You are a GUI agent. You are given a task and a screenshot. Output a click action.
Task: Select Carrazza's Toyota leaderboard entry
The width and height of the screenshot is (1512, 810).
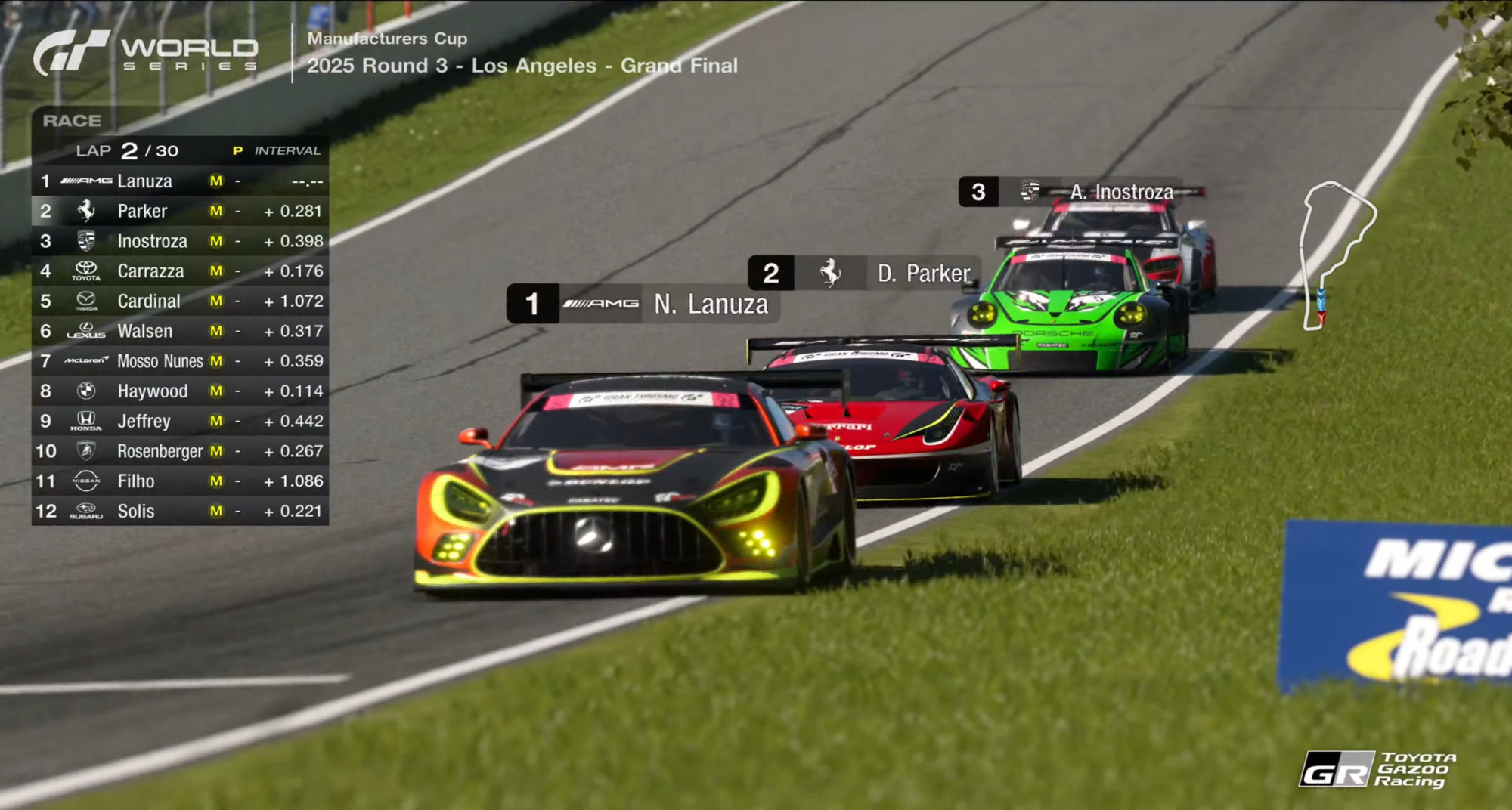180,271
